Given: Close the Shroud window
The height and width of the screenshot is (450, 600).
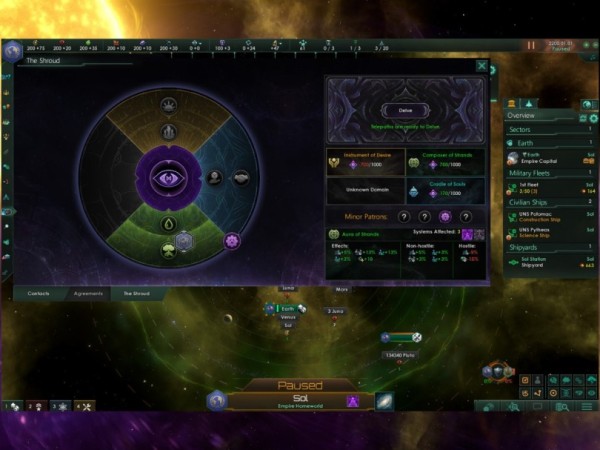Looking at the screenshot, I should pyautogui.click(x=482, y=66).
